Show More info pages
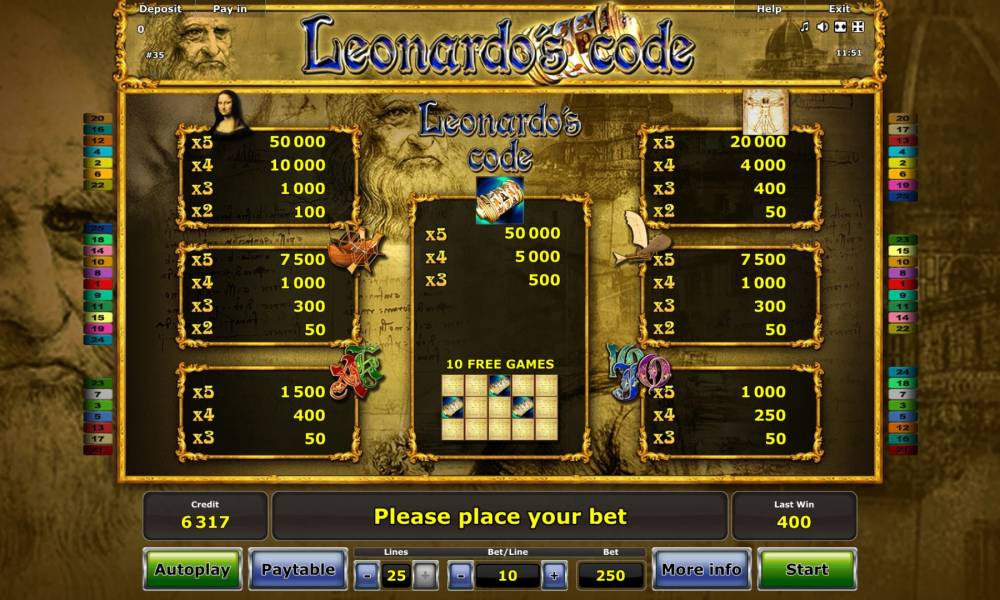This screenshot has height=600, width=1000. [x=701, y=569]
